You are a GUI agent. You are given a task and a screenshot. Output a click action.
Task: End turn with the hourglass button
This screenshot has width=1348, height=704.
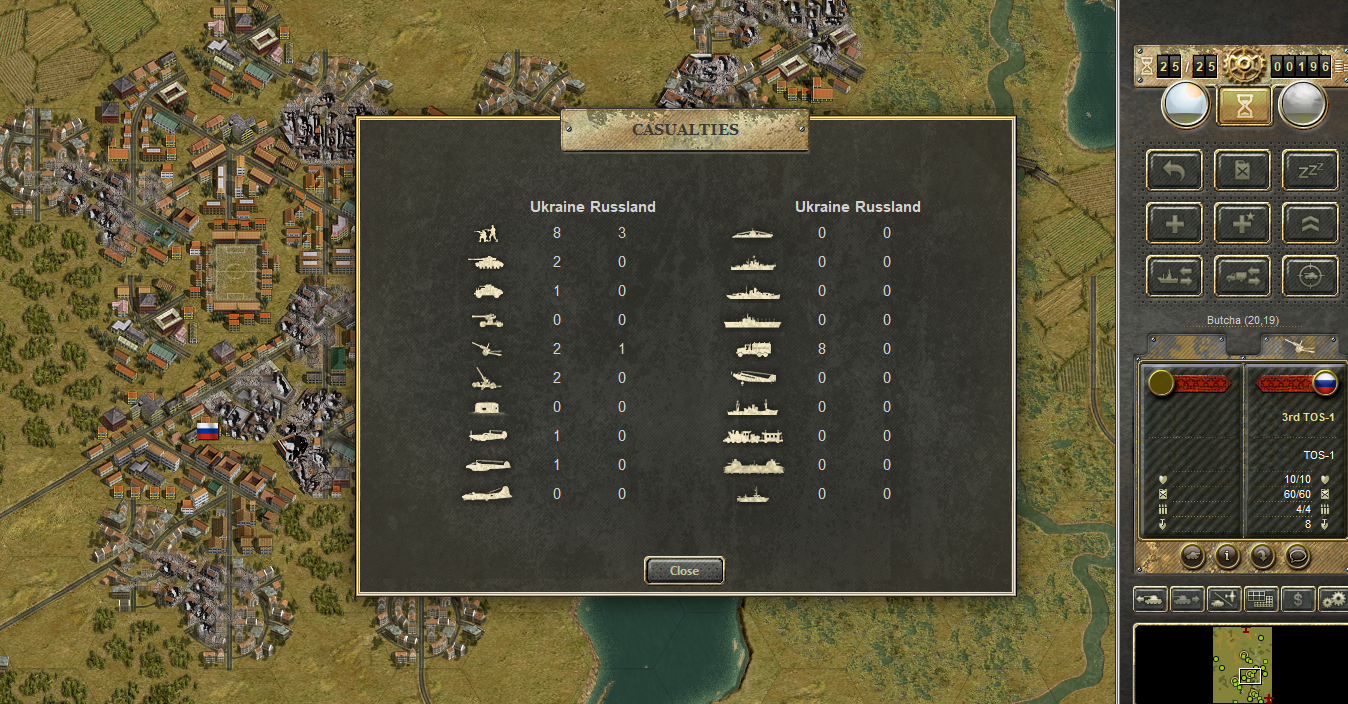(1244, 106)
